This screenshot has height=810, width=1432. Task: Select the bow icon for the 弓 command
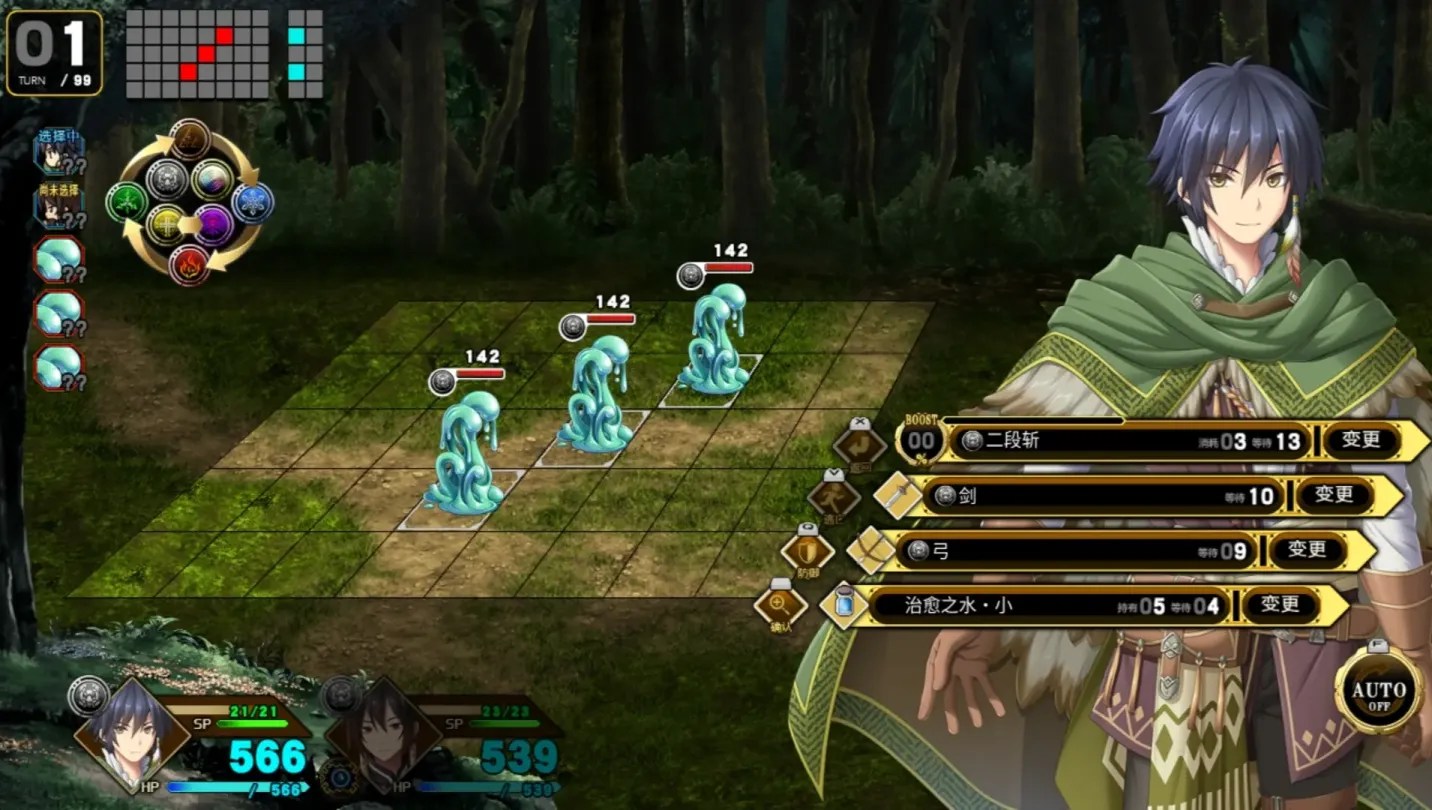tap(870, 550)
